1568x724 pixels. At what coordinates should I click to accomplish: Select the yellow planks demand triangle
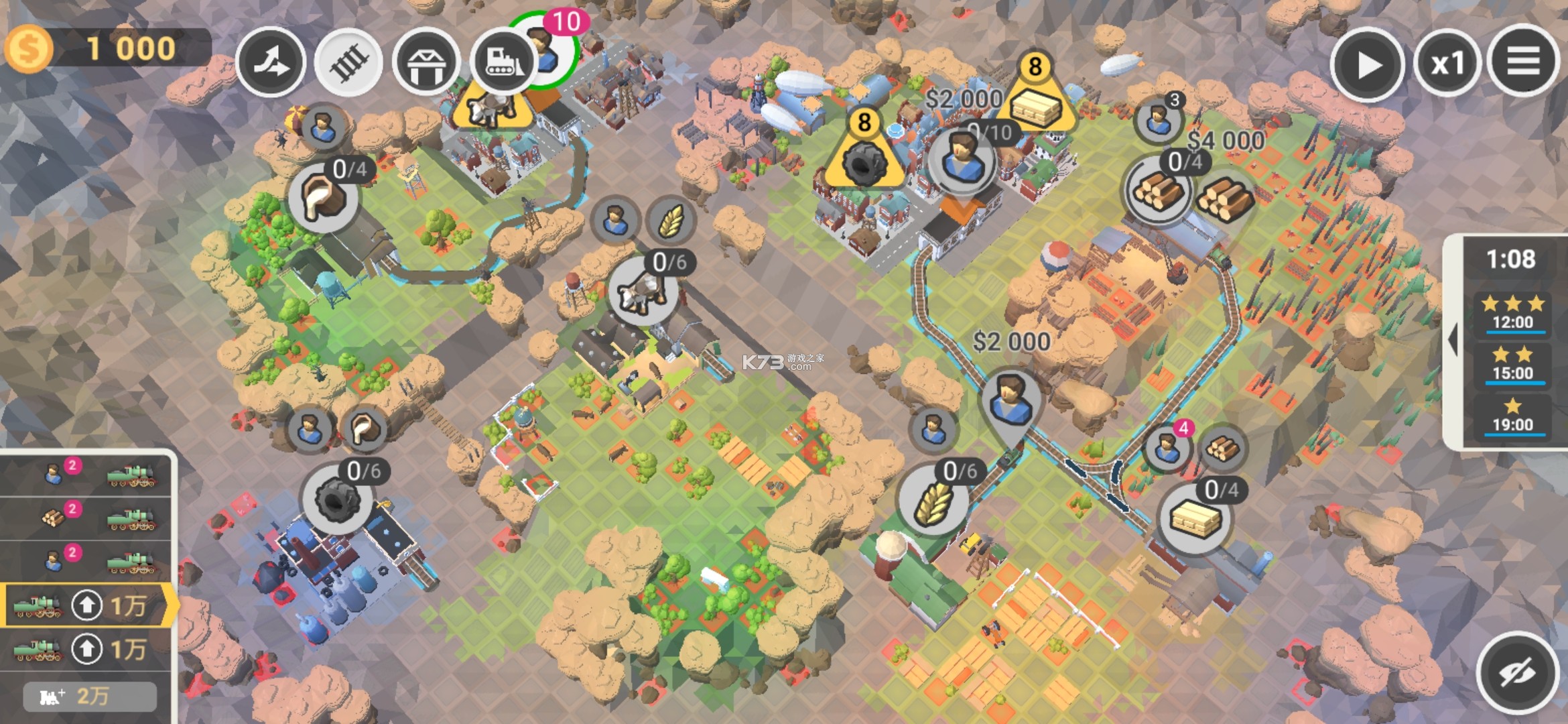[1036, 101]
